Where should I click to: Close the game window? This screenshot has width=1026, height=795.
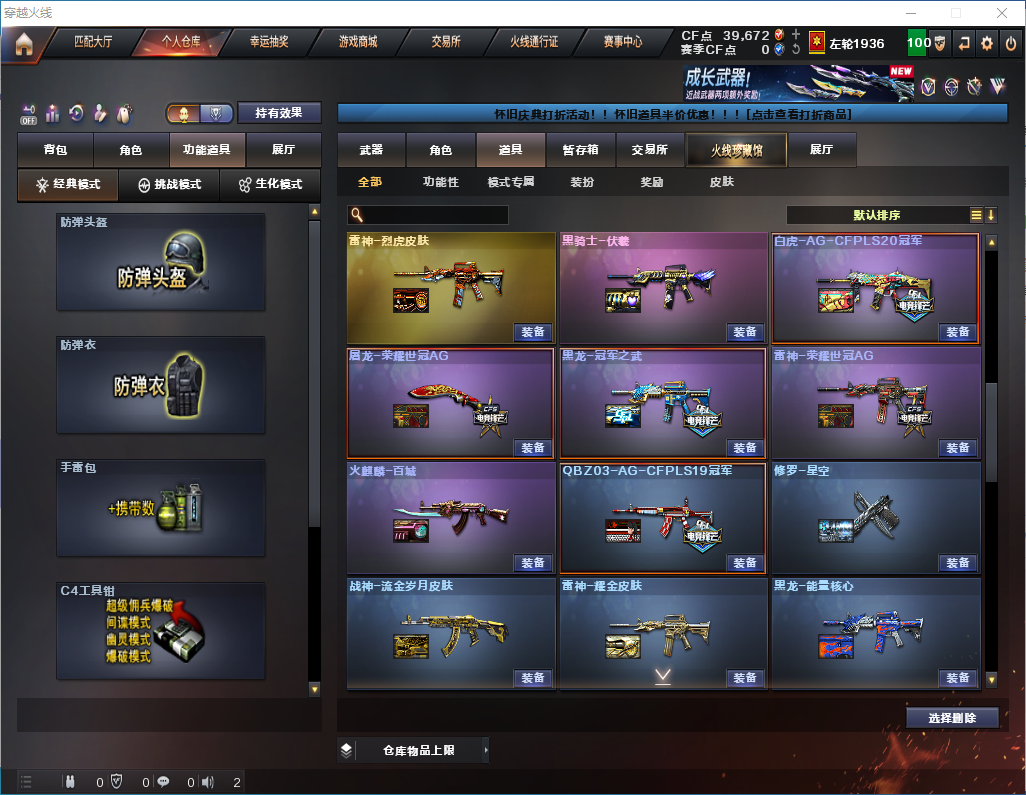[1002, 13]
